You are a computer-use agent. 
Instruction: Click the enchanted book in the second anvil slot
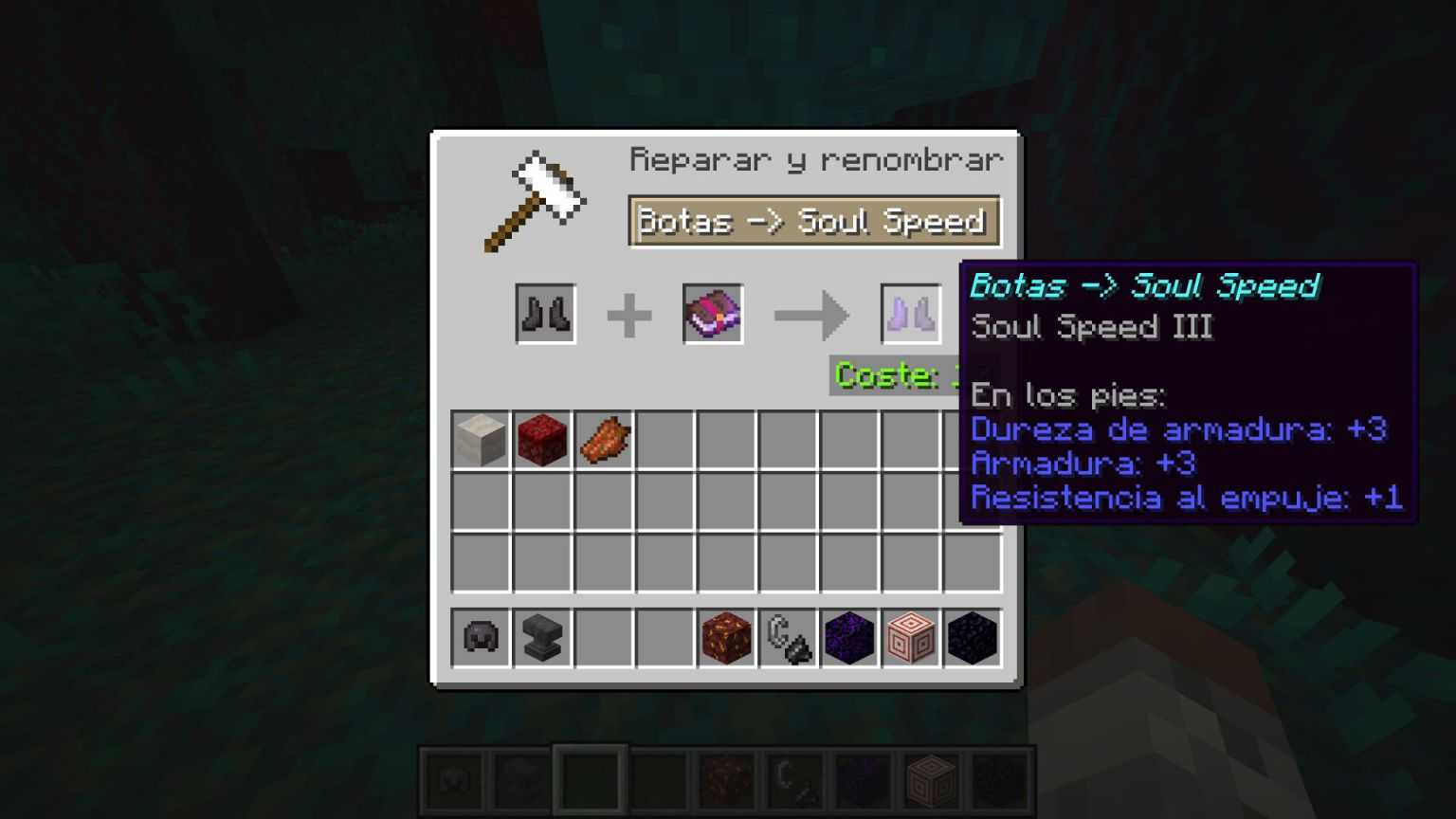click(x=712, y=313)
